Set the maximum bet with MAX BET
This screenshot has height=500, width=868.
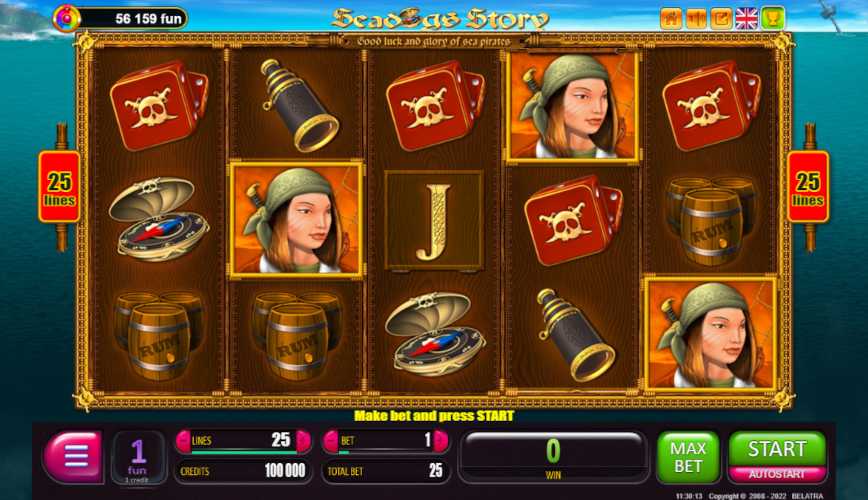click(687, 457)
